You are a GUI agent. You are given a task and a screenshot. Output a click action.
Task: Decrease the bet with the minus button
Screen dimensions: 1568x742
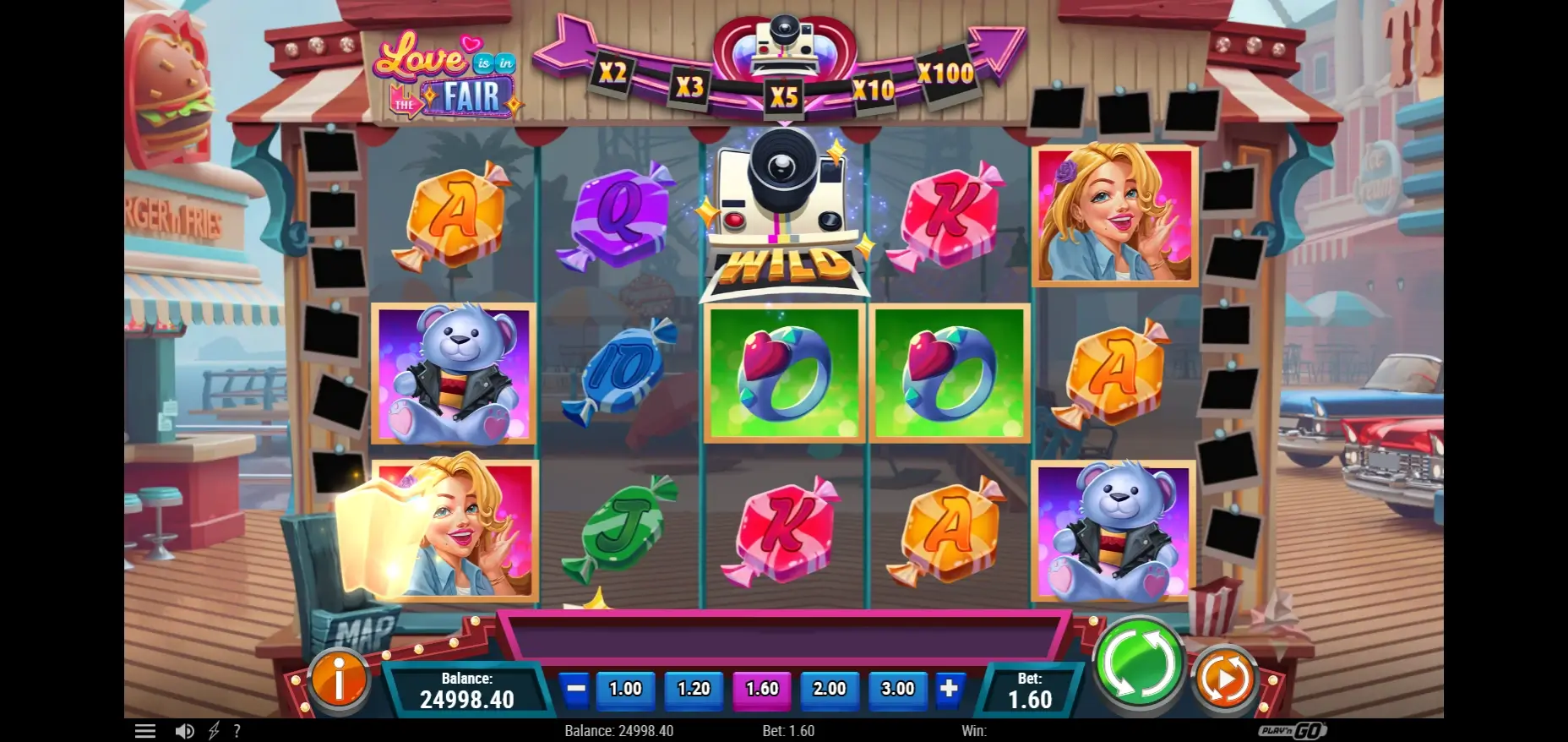[x=576, y=689]
